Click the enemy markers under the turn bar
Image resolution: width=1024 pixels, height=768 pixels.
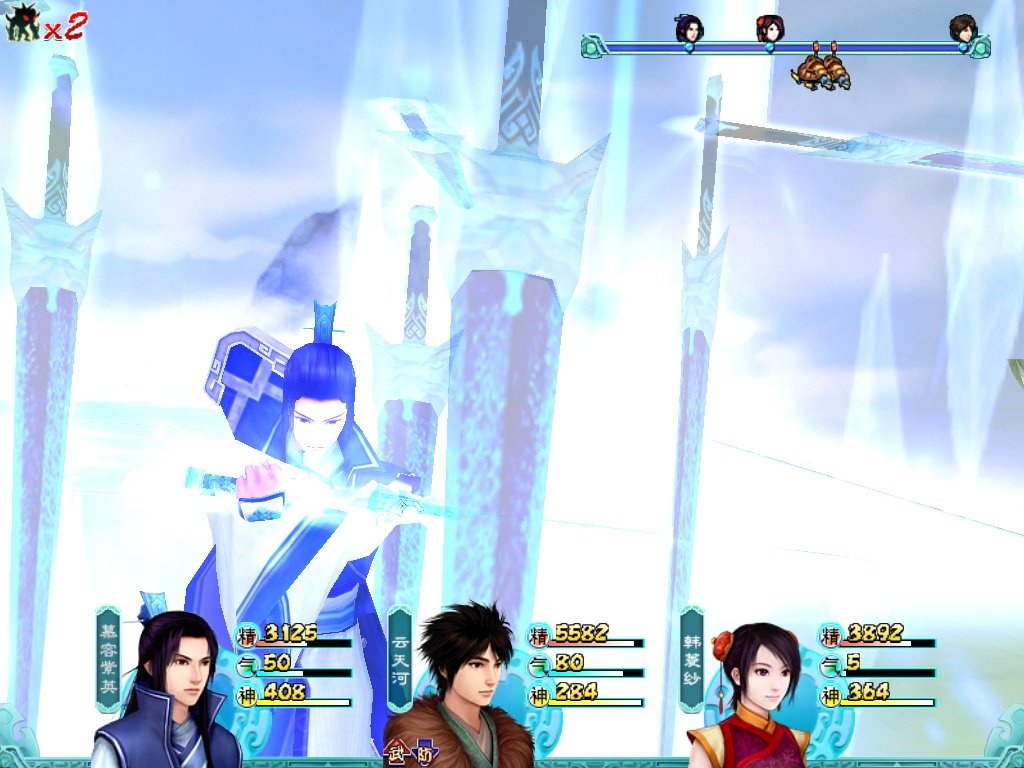[x=822, y=70]
